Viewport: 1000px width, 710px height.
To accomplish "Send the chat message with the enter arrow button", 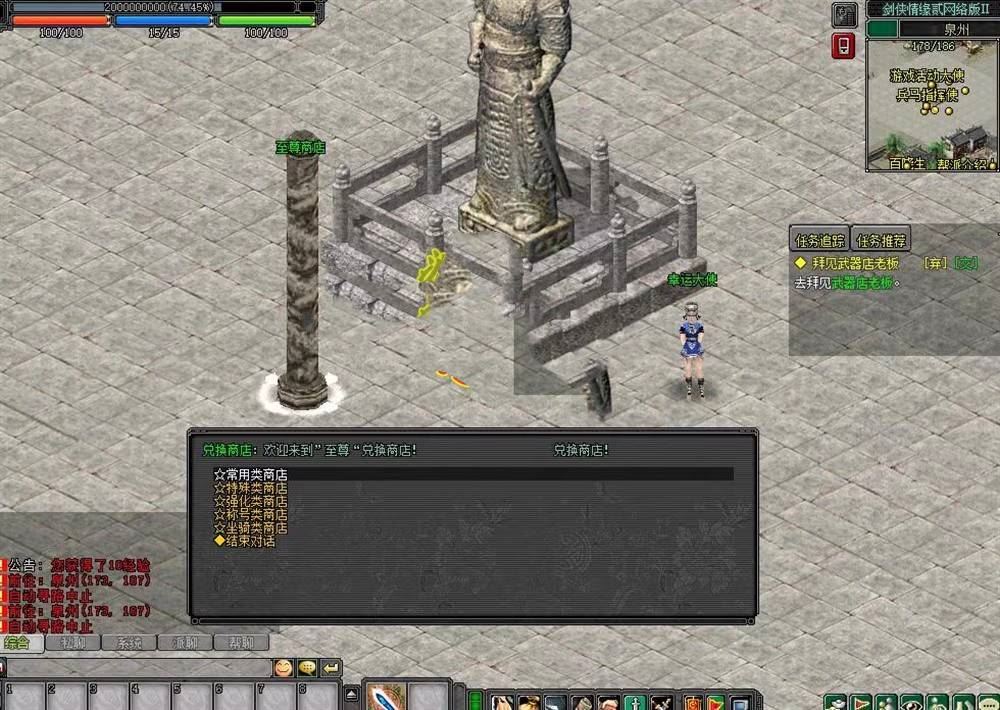I will (330, 667).
